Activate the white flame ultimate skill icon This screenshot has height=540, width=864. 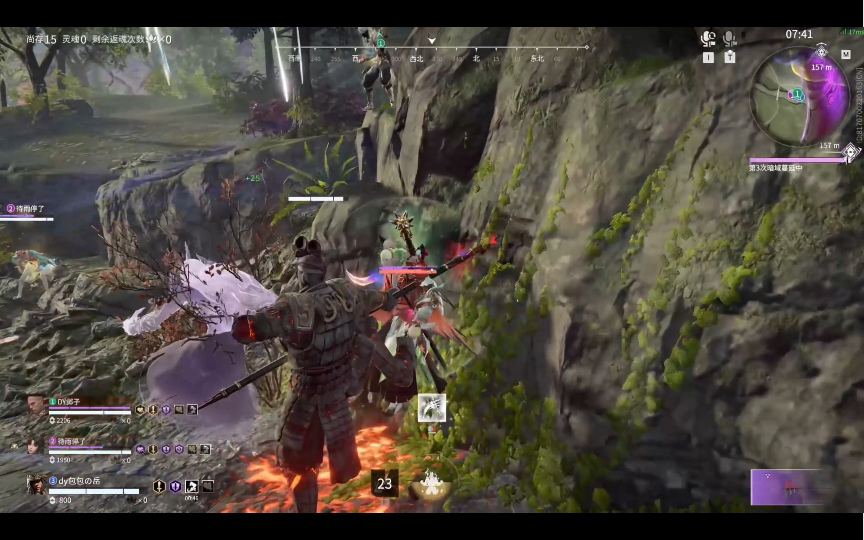click(x=433, y=484)
